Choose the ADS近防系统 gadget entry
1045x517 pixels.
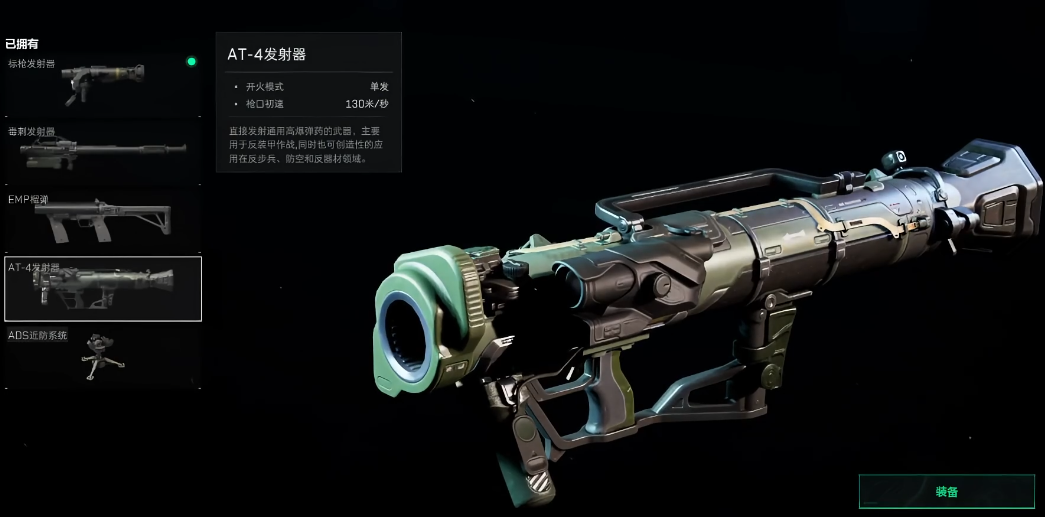[x=102, y=356]
